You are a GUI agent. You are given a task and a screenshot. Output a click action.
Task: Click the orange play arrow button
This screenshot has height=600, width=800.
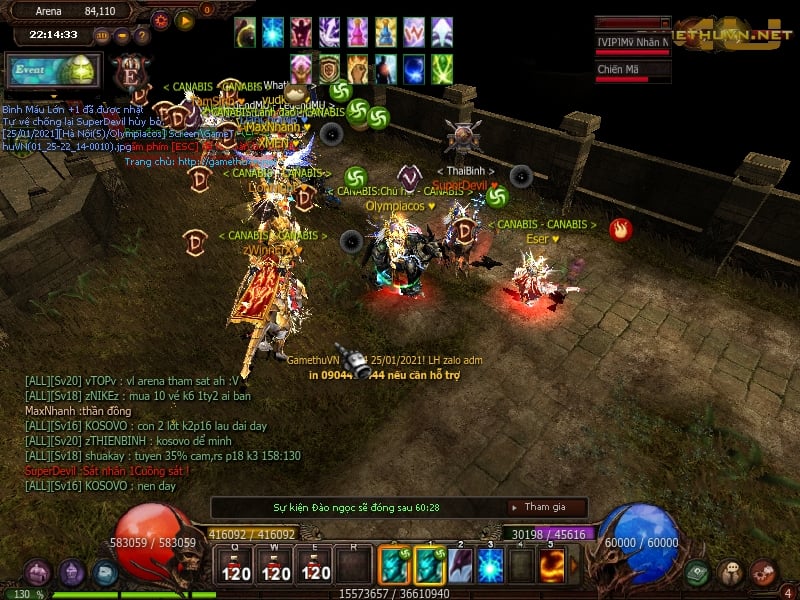point(185,20)
